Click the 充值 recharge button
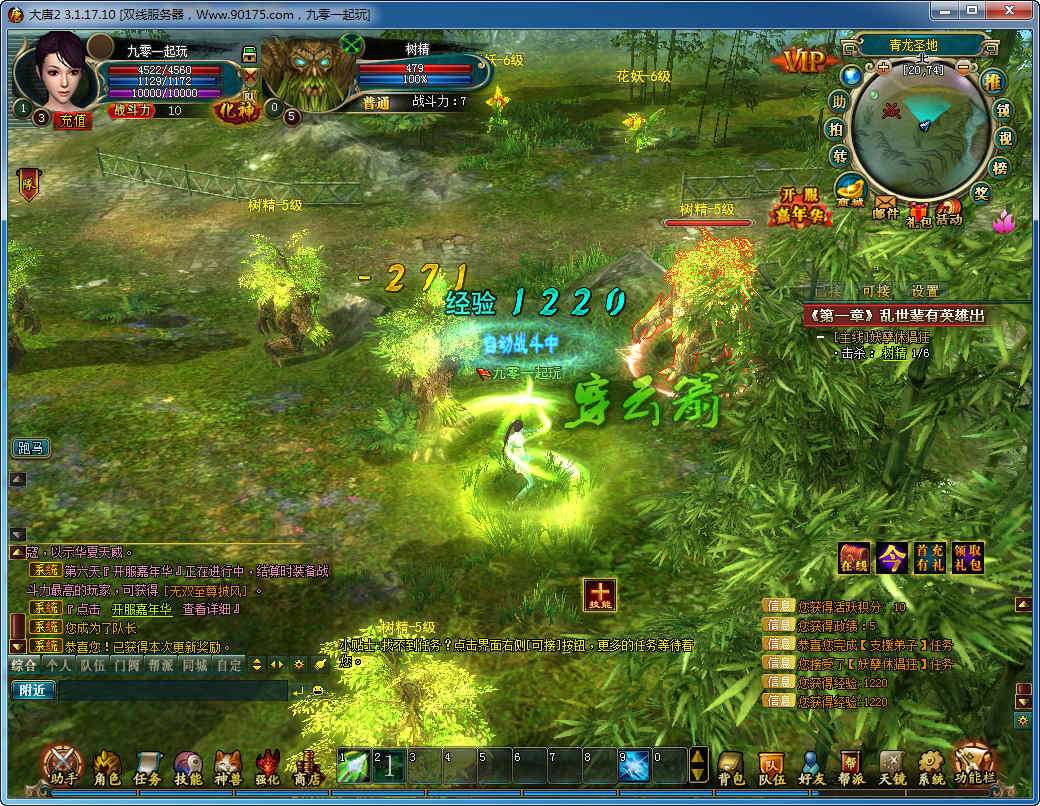1040x806 pixels. point(74,120)
